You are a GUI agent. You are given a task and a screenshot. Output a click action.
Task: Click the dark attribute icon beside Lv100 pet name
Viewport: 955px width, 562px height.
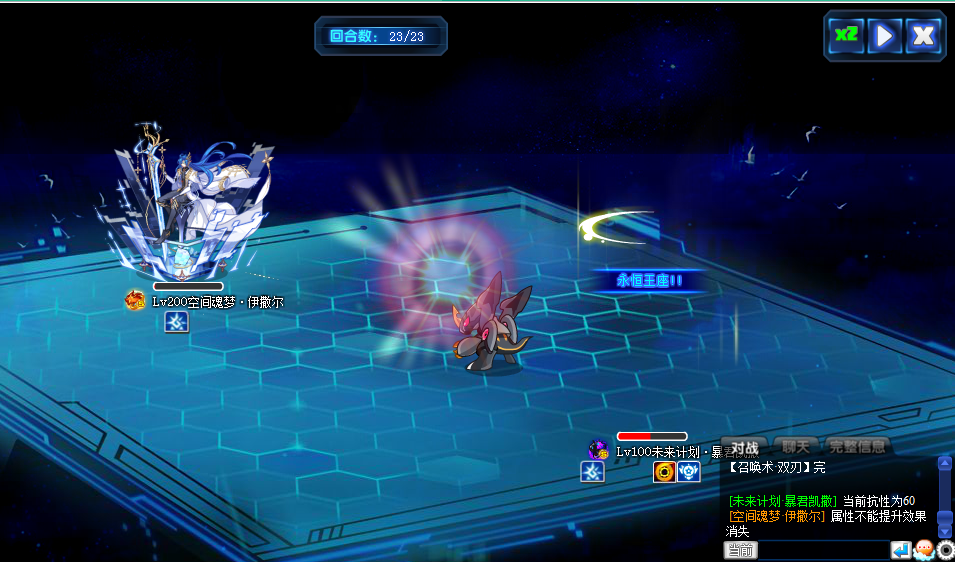(599, 450)
